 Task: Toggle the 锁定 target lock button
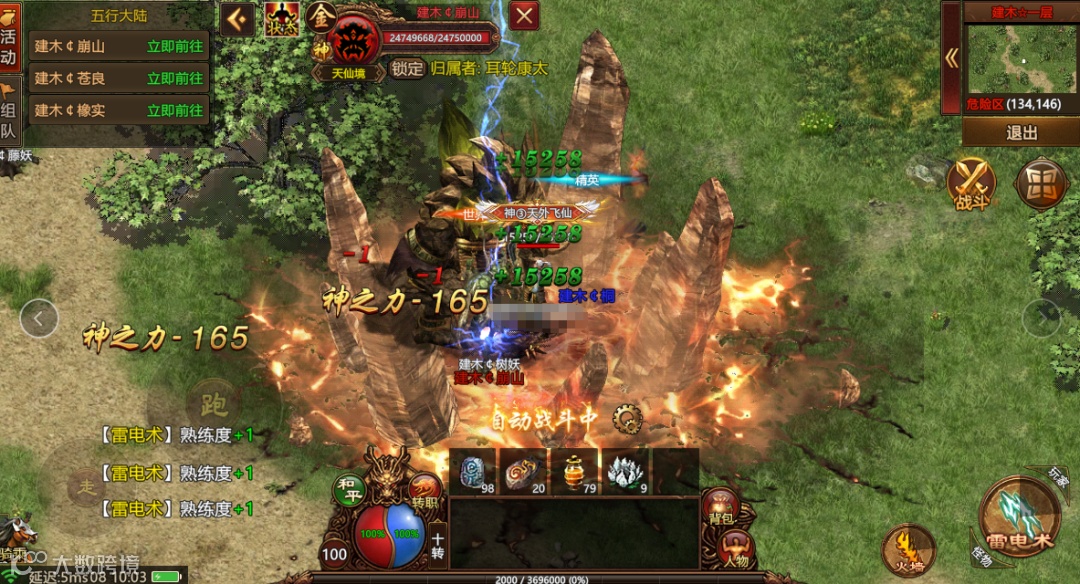(x=407, y=68)
